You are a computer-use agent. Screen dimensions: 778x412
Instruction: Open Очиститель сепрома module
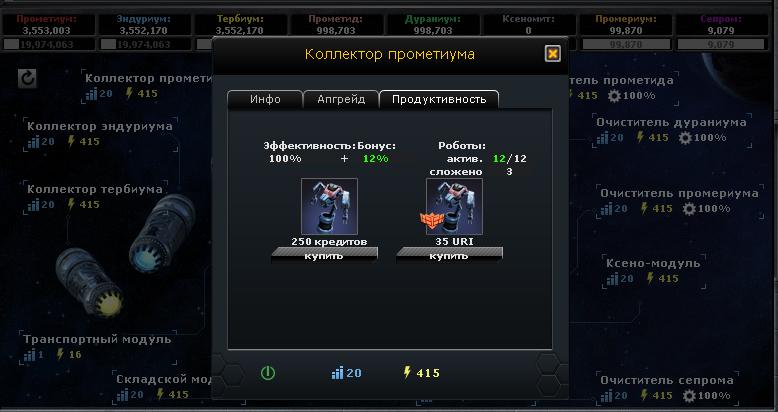pos(666,380)
